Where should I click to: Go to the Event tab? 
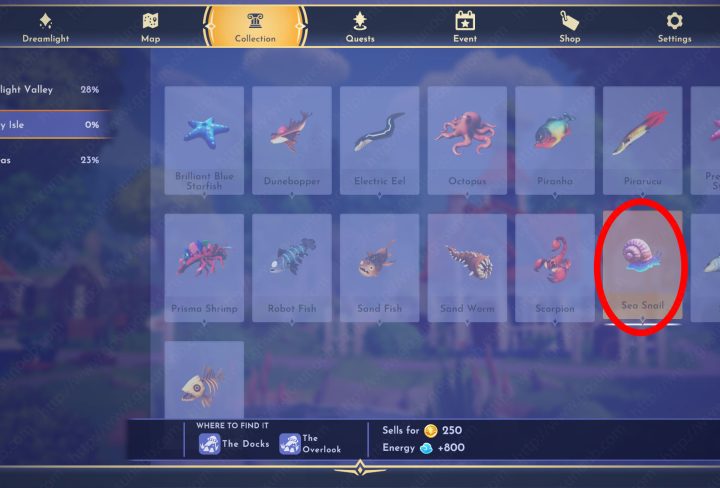(464, 26)
